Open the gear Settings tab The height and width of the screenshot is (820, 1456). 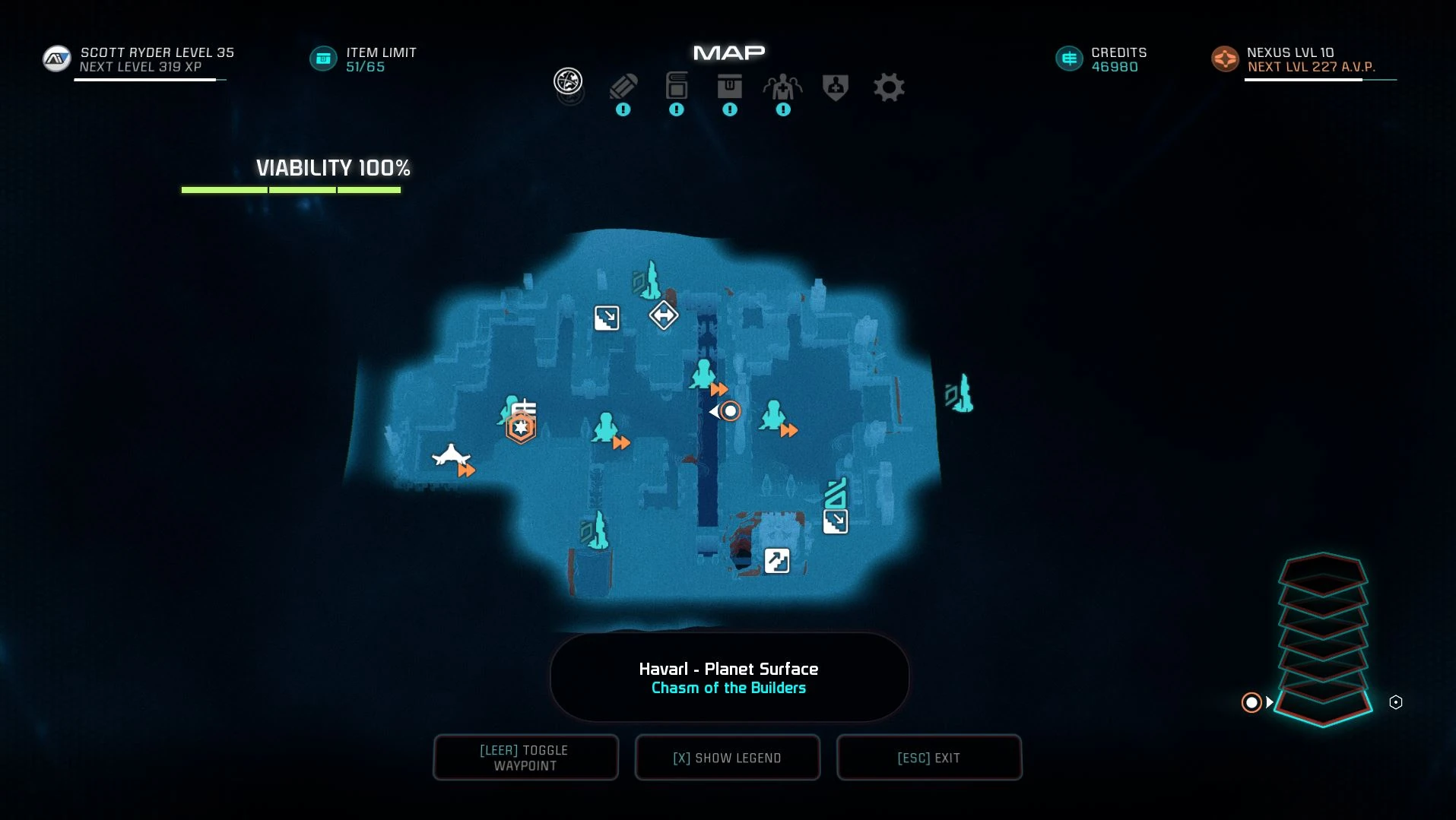click(889, 87)
